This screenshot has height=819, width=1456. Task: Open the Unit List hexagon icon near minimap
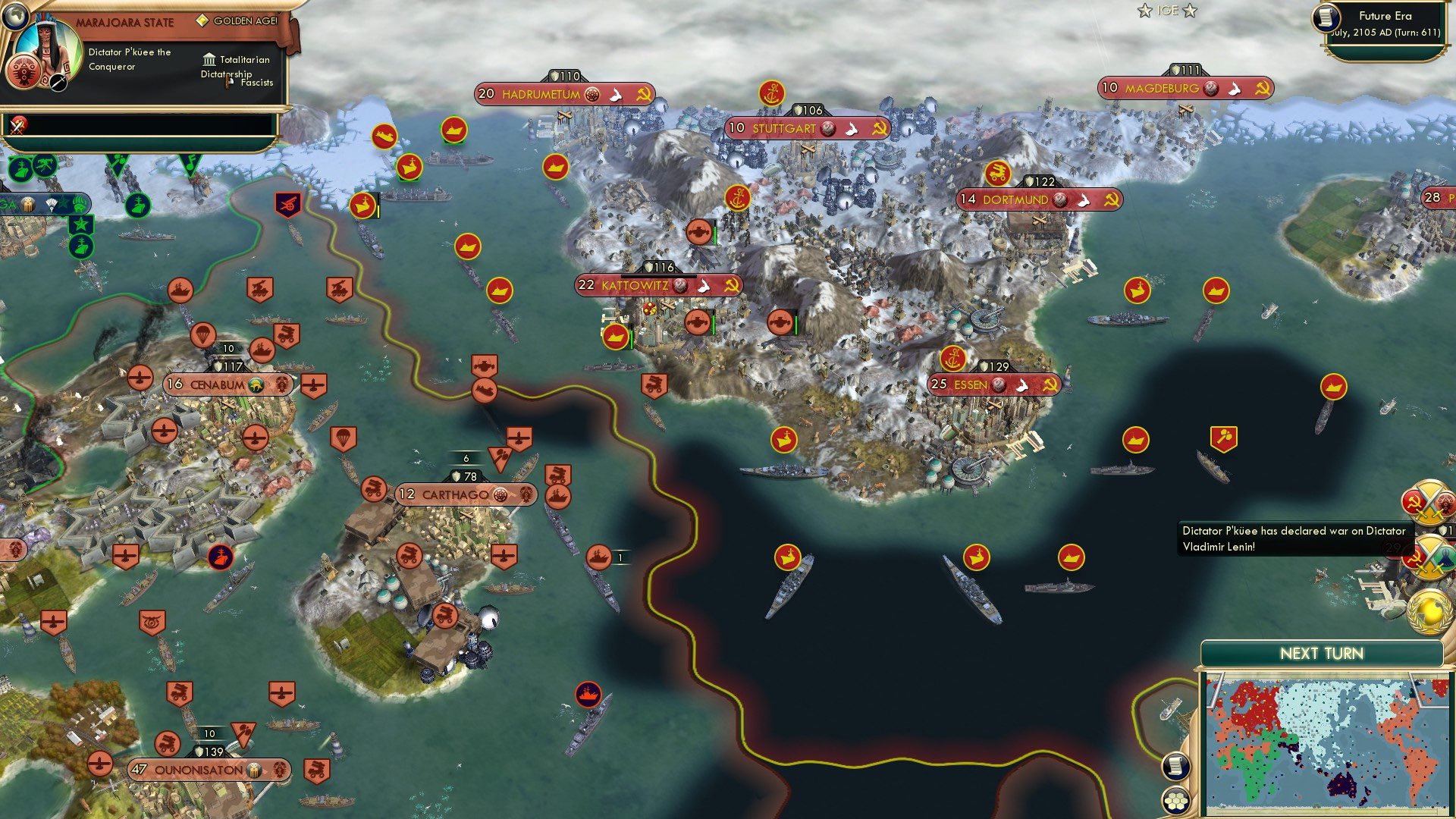point(1176,799)
